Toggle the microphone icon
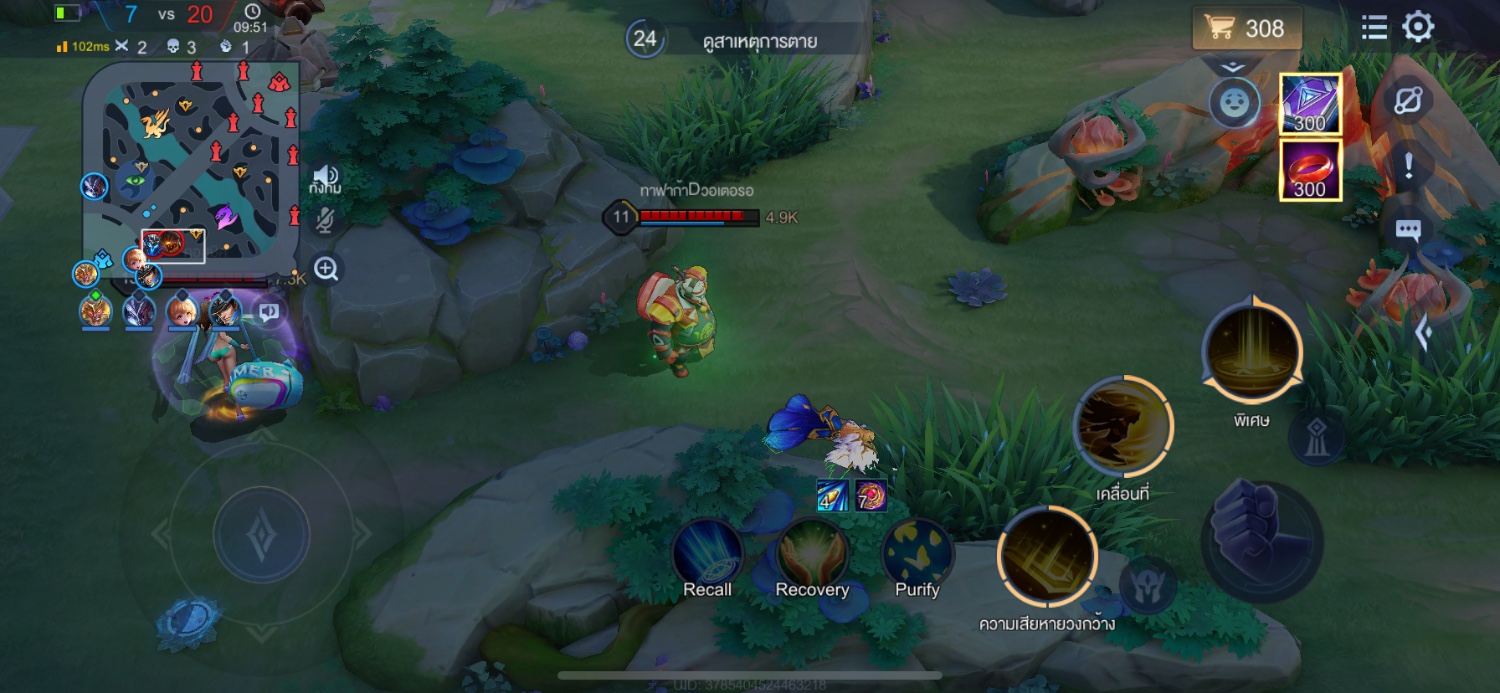 click(325, 221)
